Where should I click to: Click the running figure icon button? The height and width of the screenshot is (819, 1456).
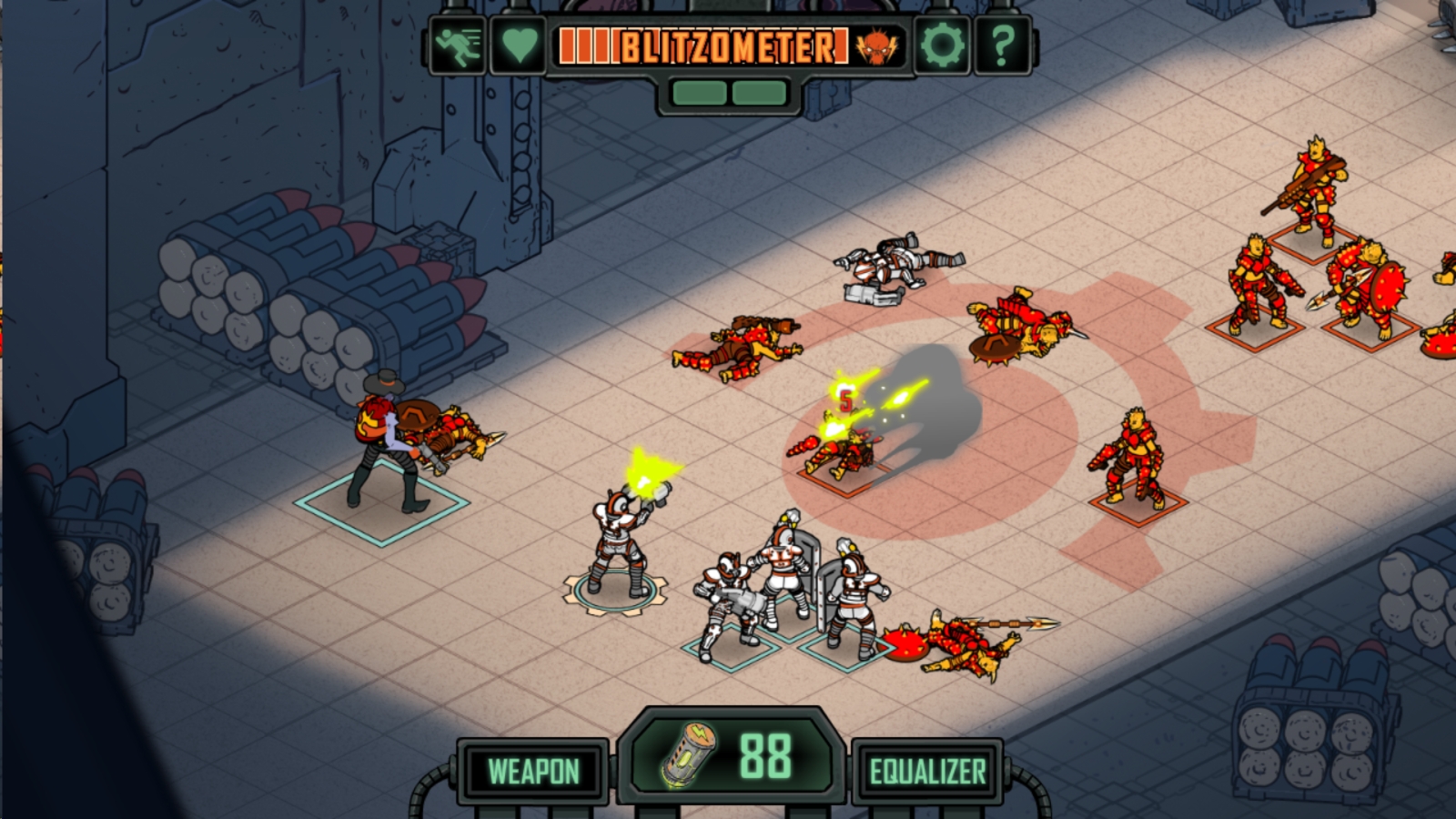457,45
